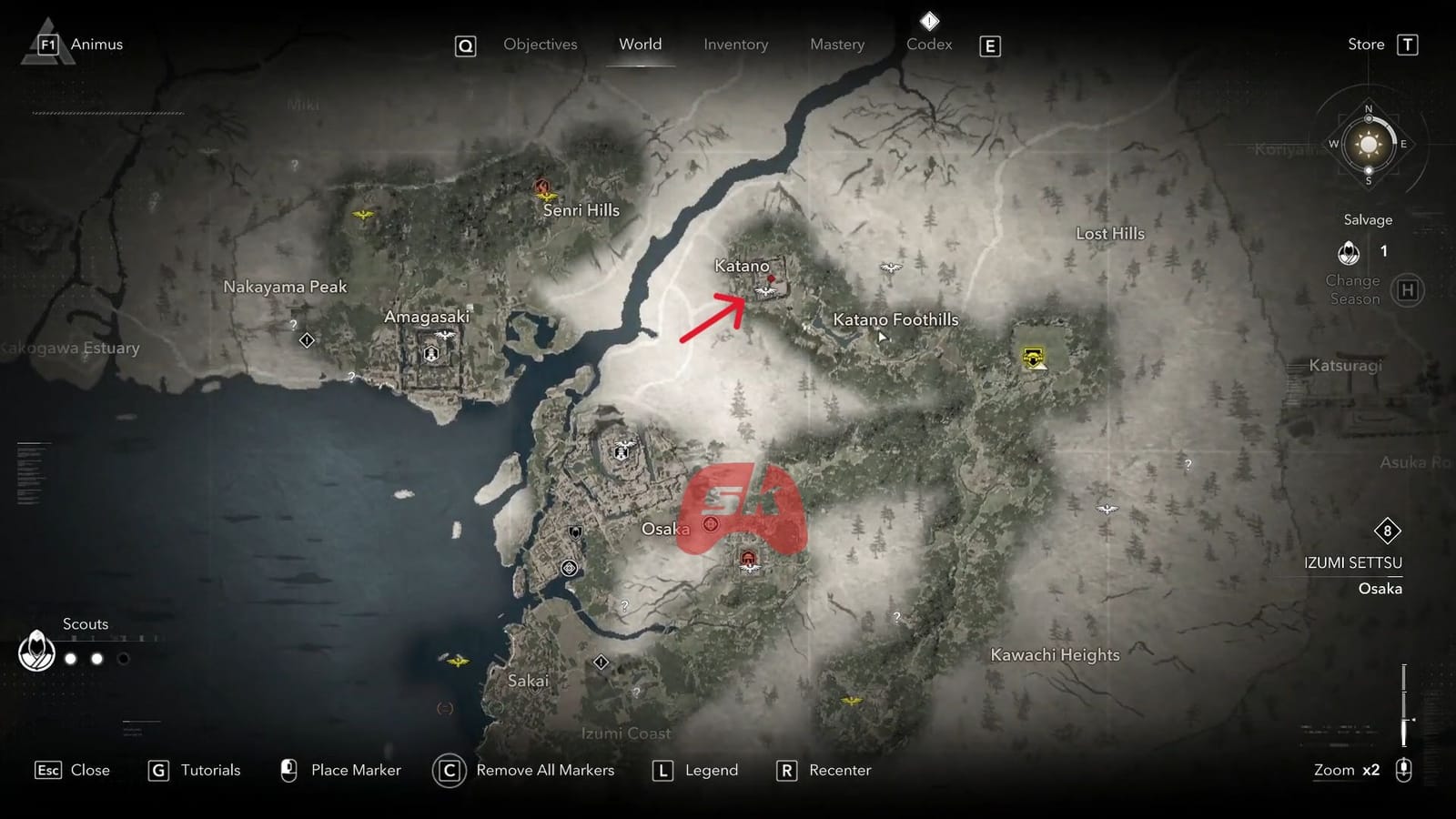Click the compass rose in top right corner
This screenshot has width=1456, height=819.
pos(1367,144)
